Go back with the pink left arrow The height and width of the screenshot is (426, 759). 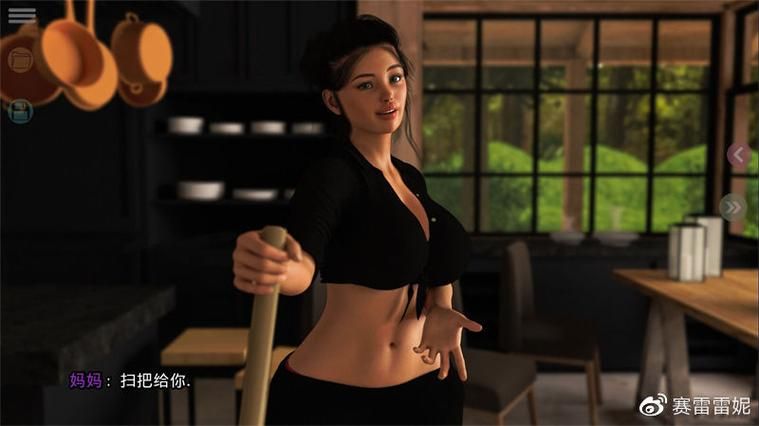pos(738,154)
